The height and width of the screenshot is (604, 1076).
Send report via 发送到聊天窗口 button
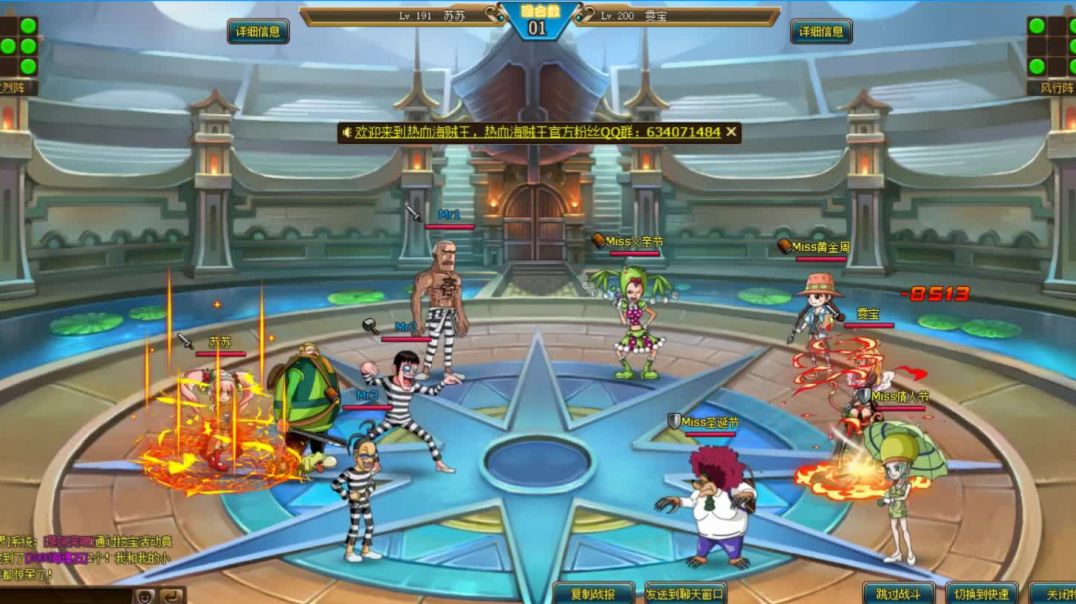685,594
